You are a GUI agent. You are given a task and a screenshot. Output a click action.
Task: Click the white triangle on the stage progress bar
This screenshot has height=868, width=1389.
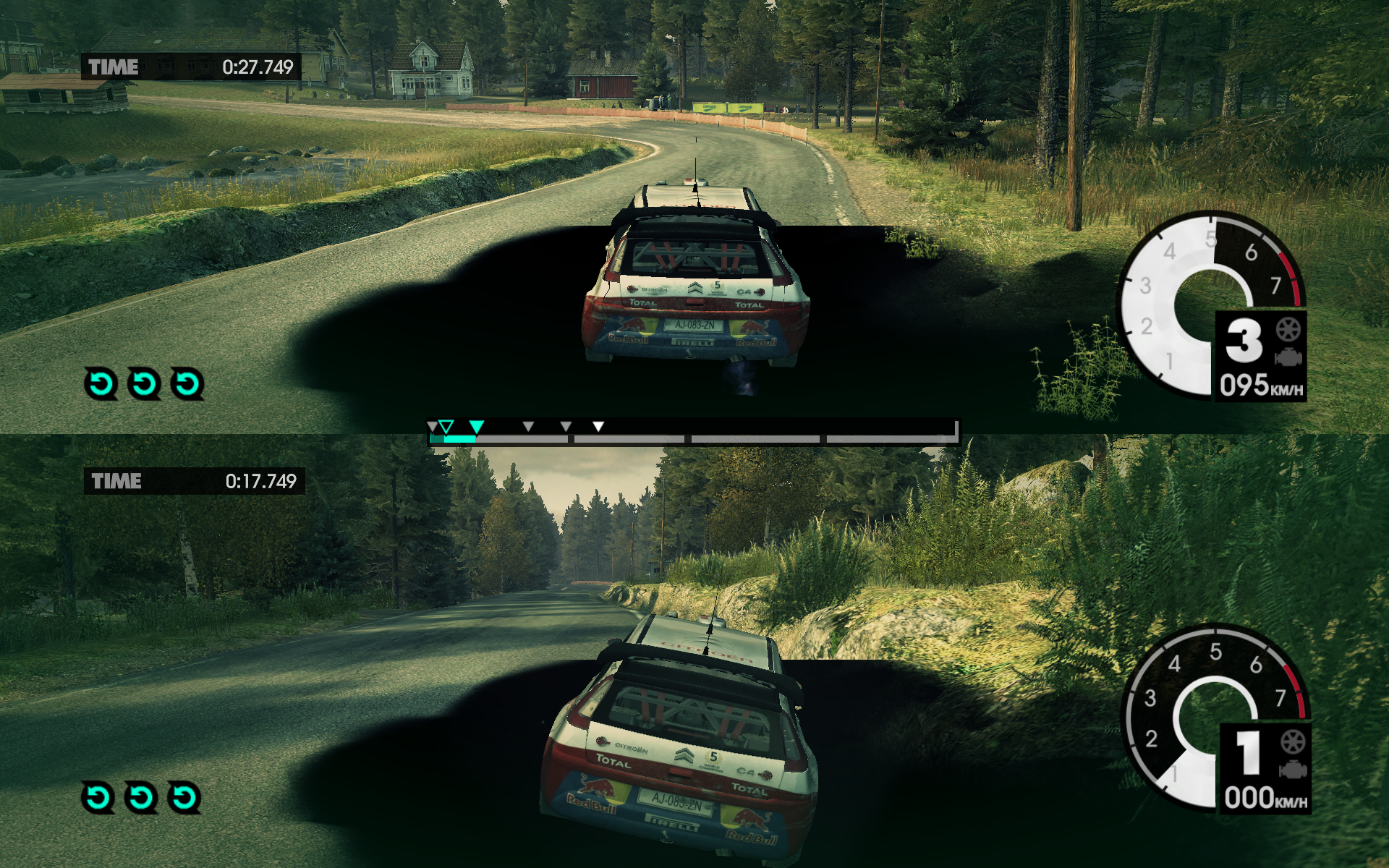pyautogui.click(x=598, y=426)
